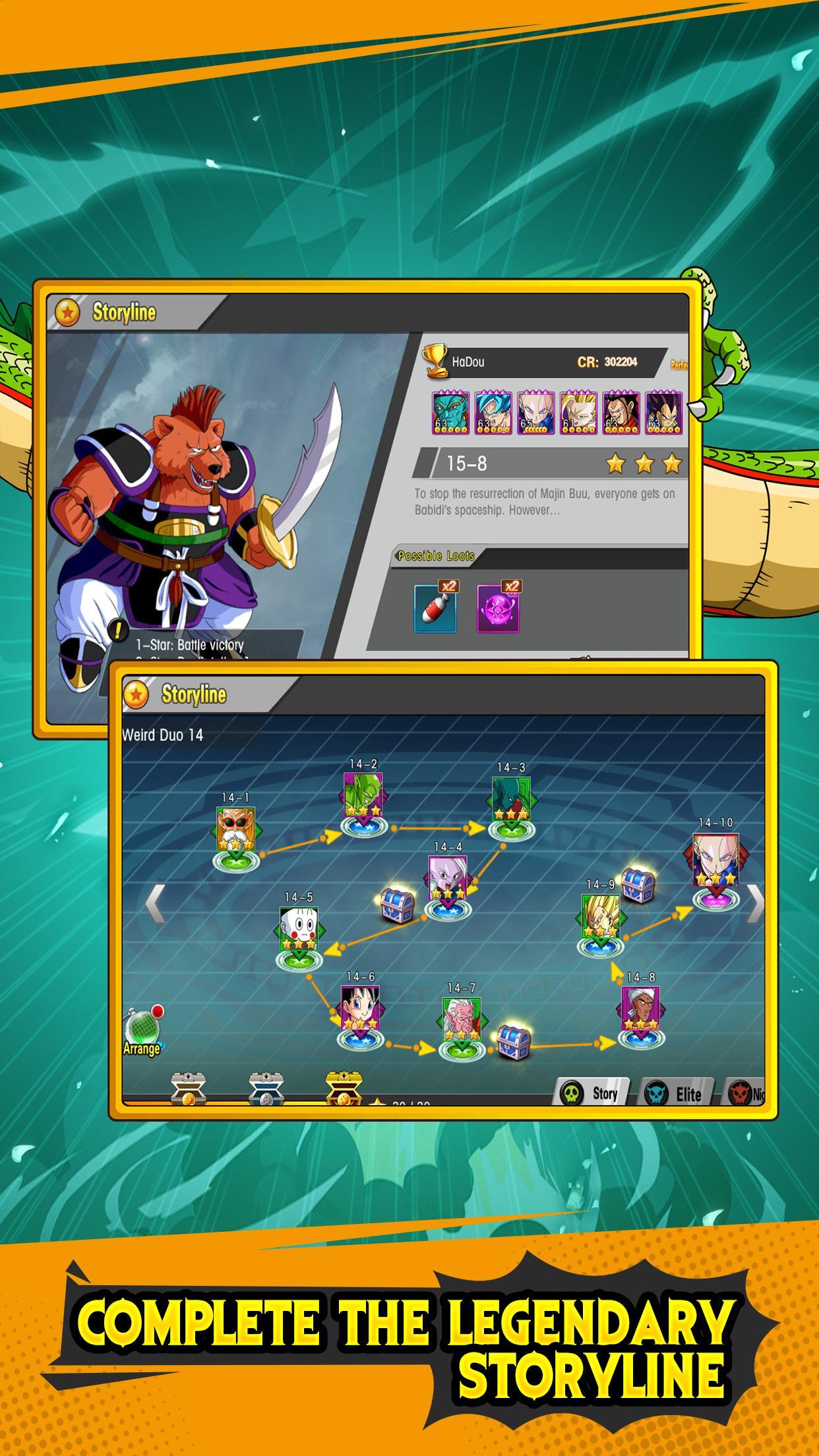Inspect the red capsule loot item

435,608
